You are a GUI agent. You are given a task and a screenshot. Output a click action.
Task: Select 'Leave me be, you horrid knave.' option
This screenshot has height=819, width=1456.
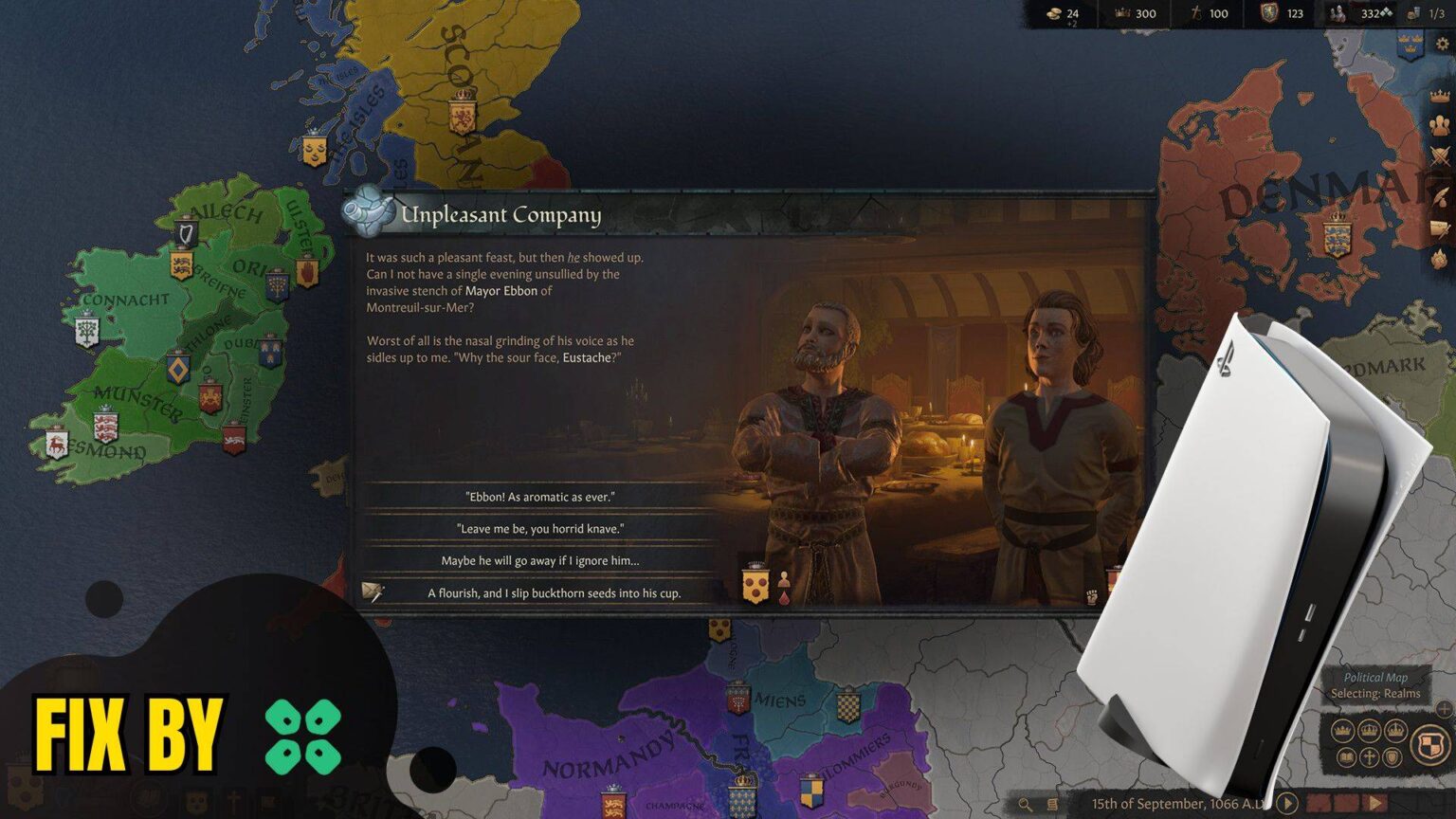(542, 528)
